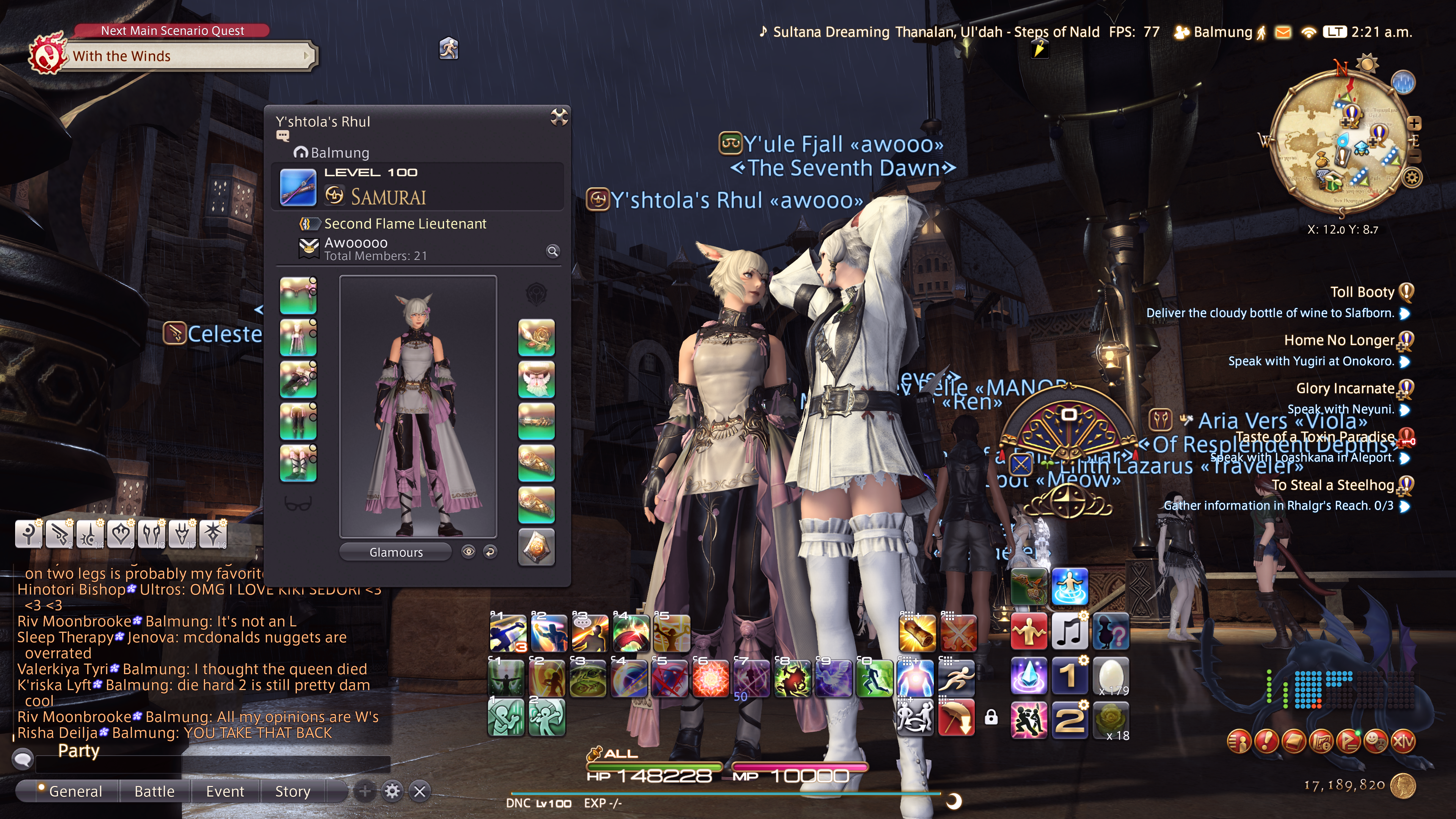Viewport: 1456px width, 819px height.
Task: Click the soul crystal equipment slot
Action: (x=536, y=547)
